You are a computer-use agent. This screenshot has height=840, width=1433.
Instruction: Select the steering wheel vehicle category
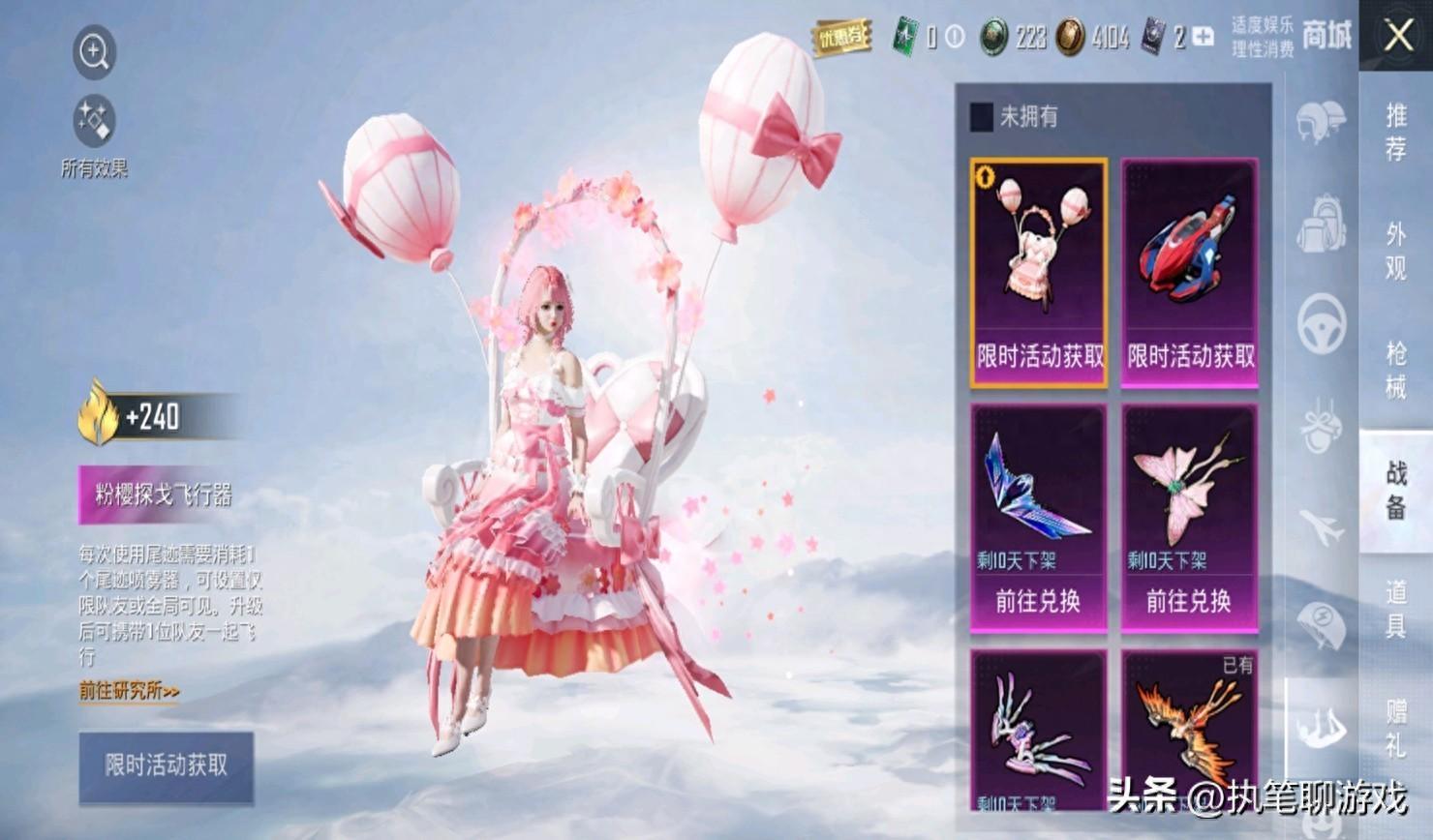tap(1321, 325)
